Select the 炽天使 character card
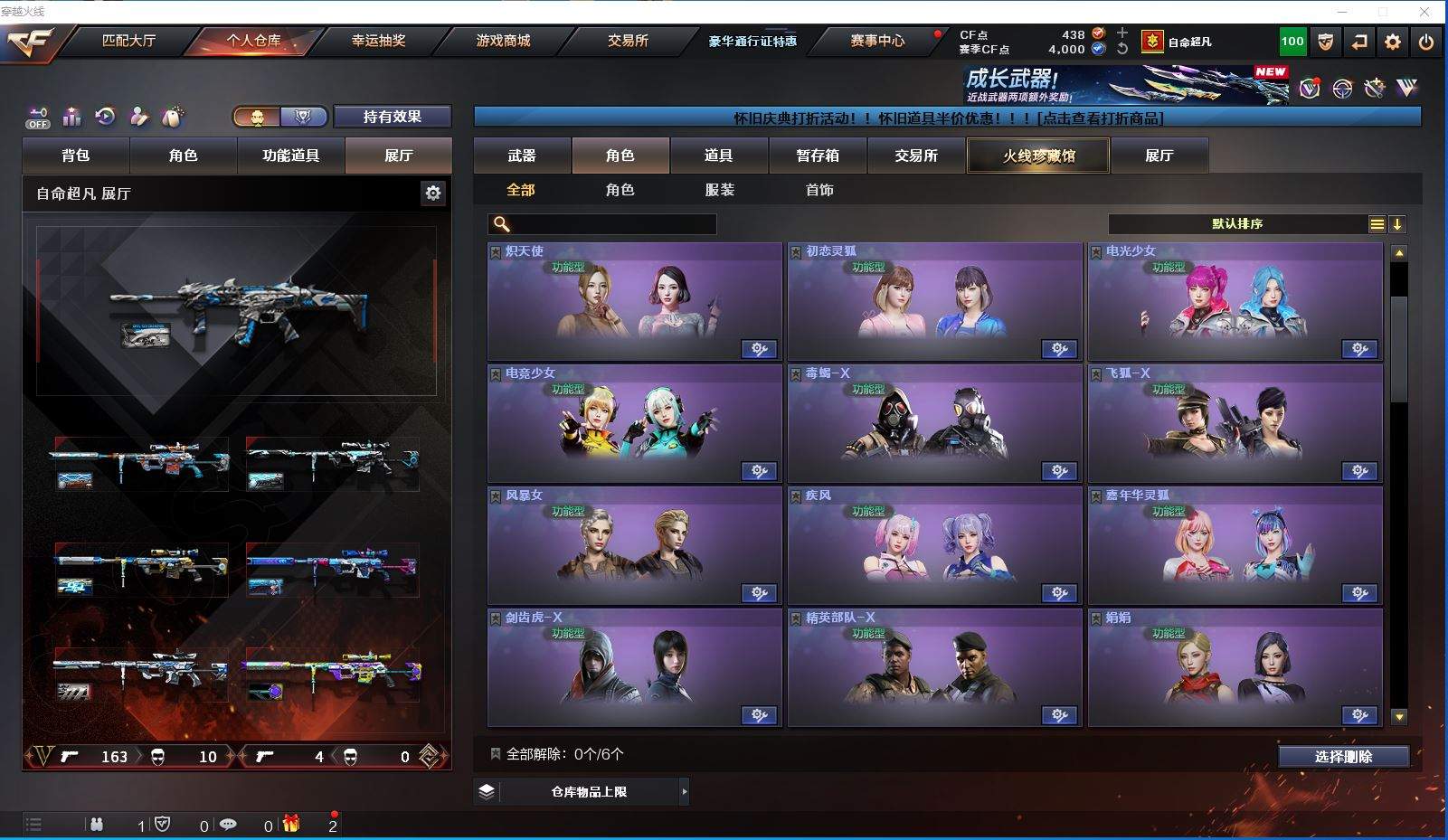This screenshot has height=840, width=1448. [634, 303]
